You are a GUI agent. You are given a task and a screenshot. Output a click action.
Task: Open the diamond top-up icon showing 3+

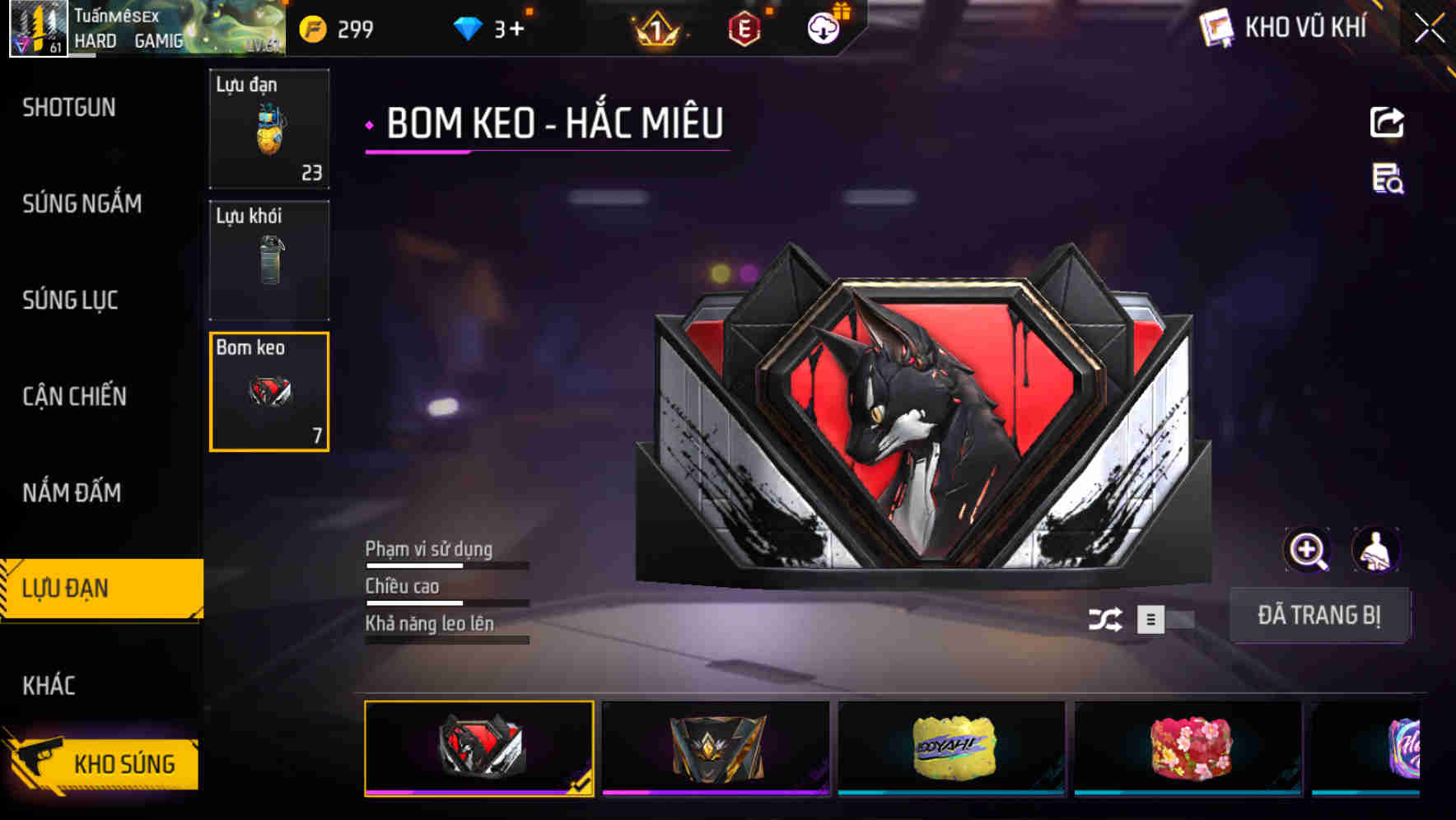pyautogui.click(x=467, y=29)
